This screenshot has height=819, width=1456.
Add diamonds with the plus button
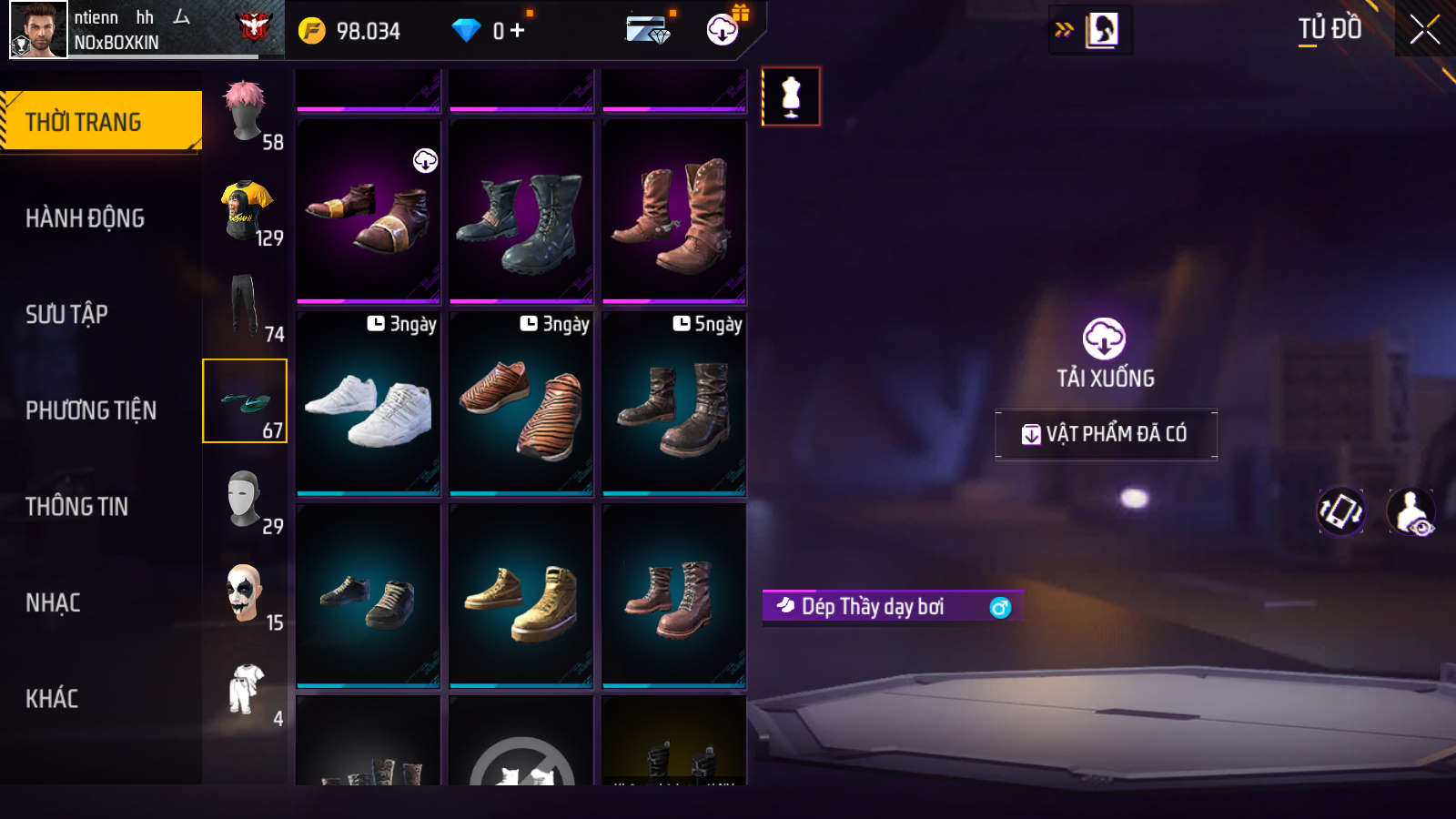click(518, 31)
